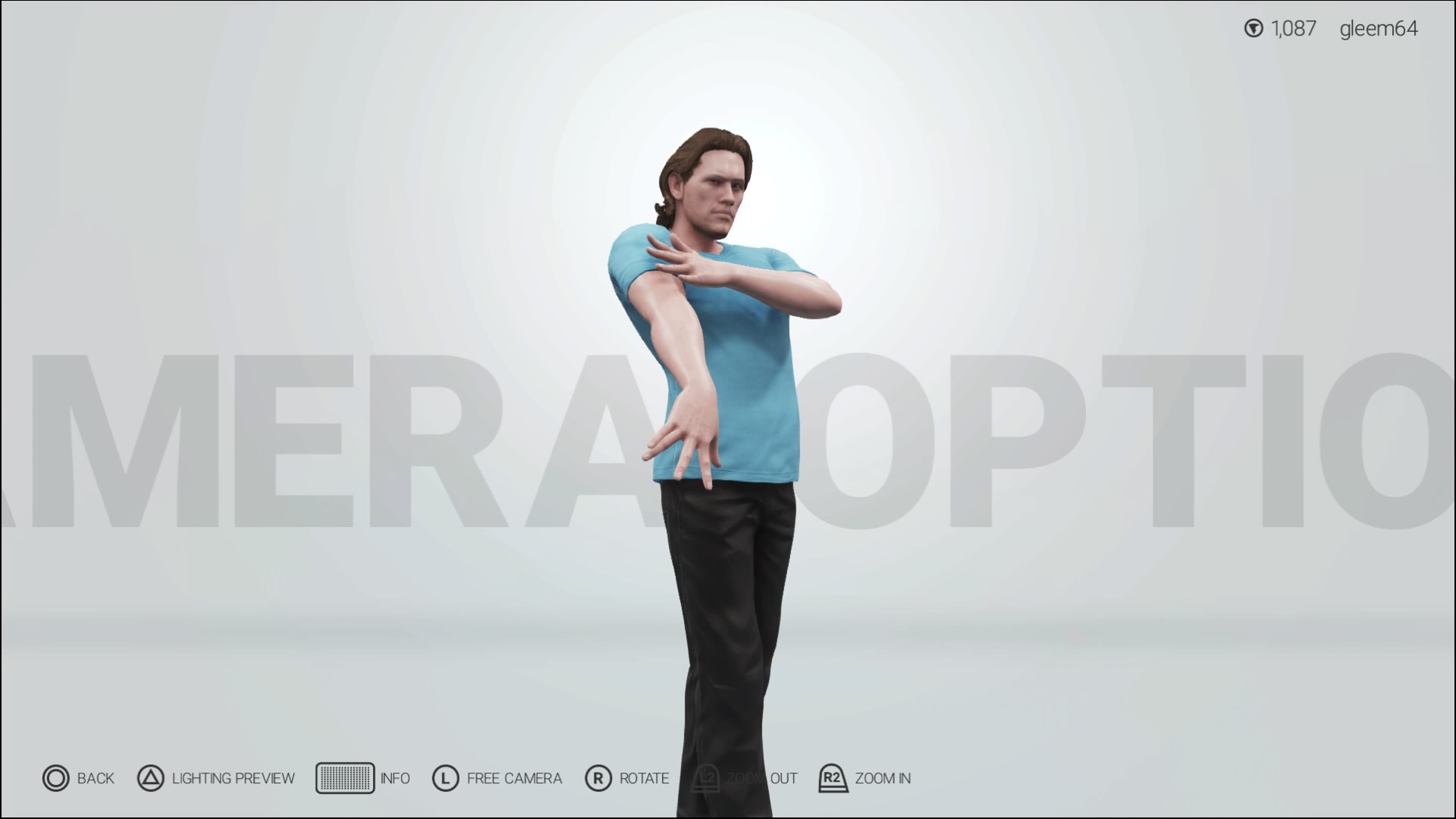Click the touchpad Info icon
The width and height of the screenshot is (1456, 819).
coord(346,778)
